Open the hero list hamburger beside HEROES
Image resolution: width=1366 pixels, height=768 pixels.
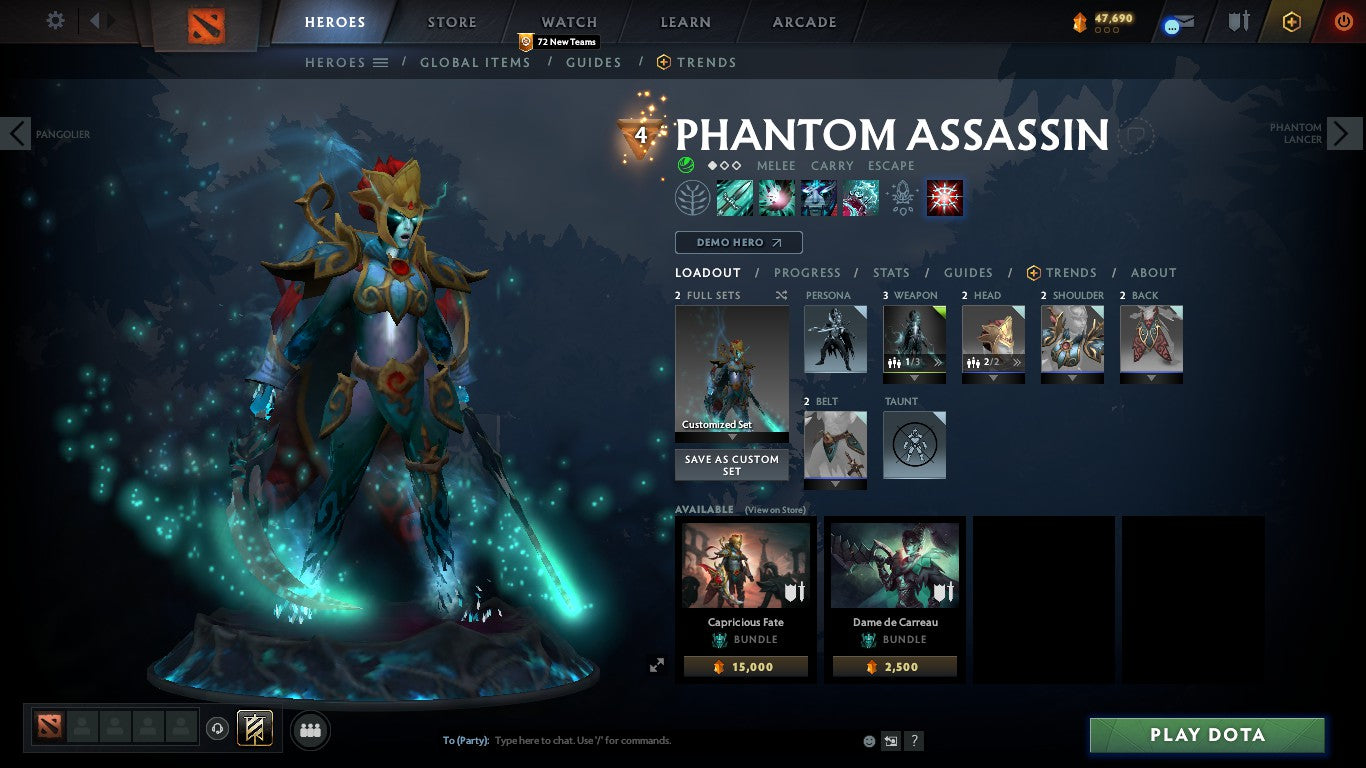(381, 62)
